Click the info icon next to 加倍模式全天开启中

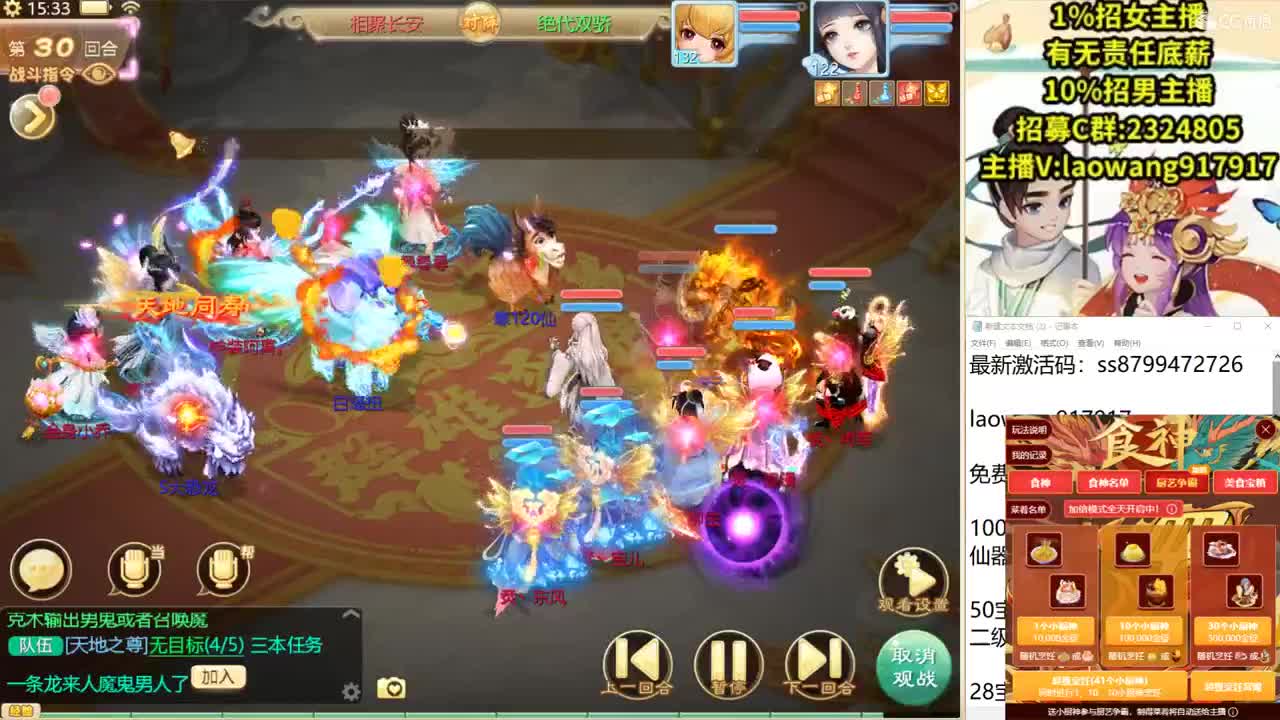click(x=1174, y=510)
